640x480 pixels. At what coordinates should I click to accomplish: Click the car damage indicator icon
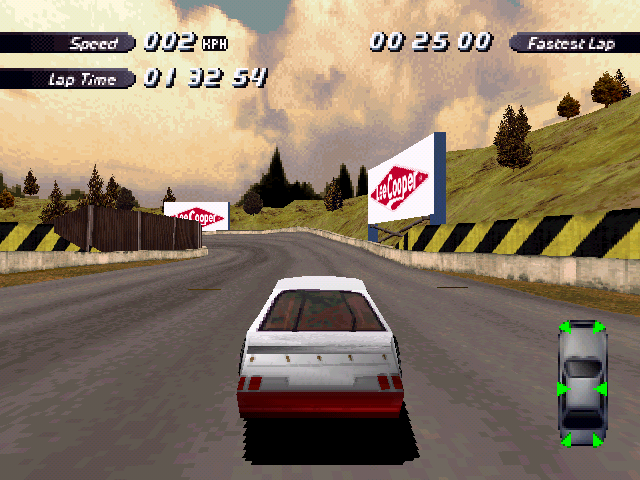click(582, 383)
